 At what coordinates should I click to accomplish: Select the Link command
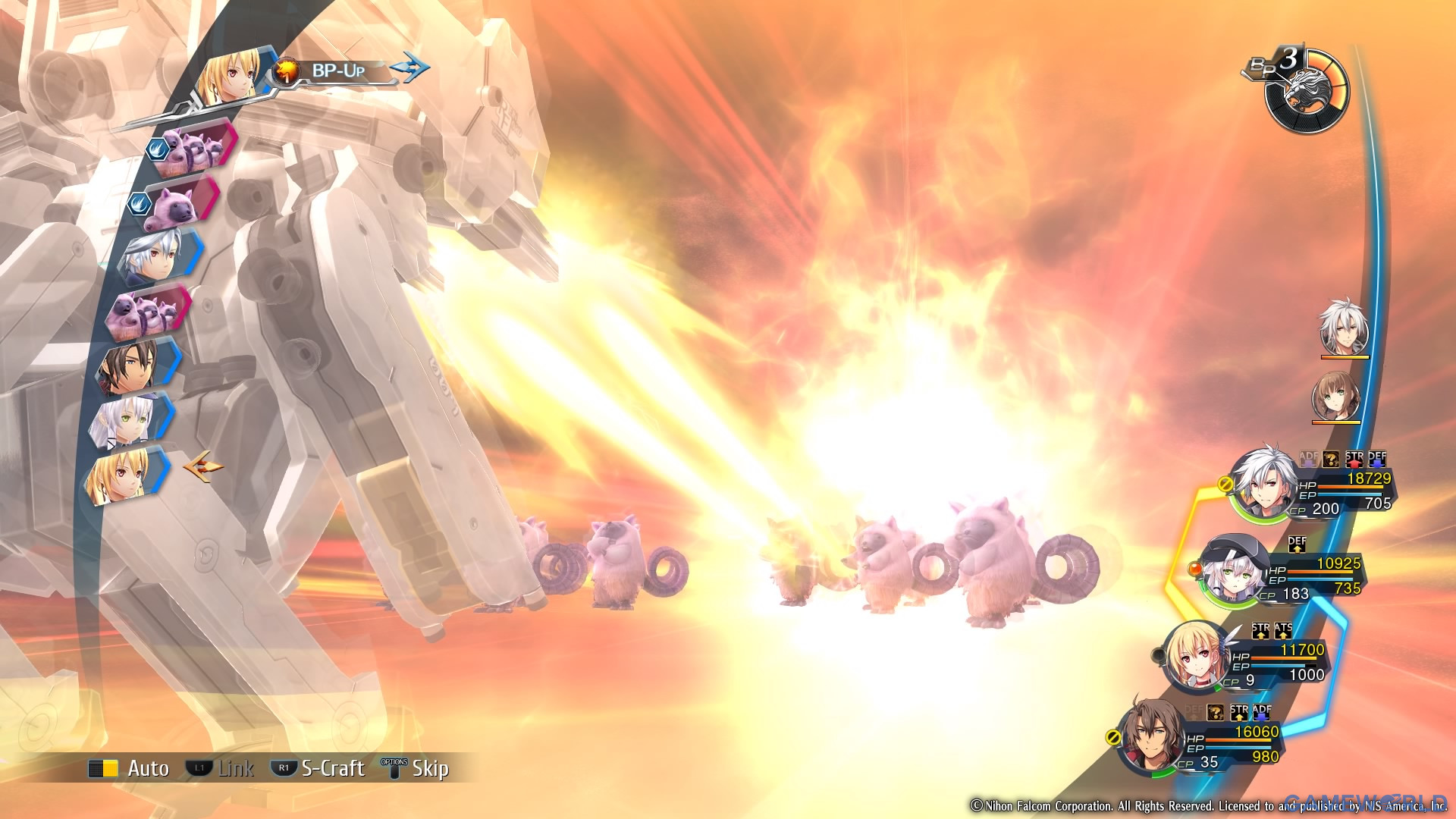click(220, 768)
